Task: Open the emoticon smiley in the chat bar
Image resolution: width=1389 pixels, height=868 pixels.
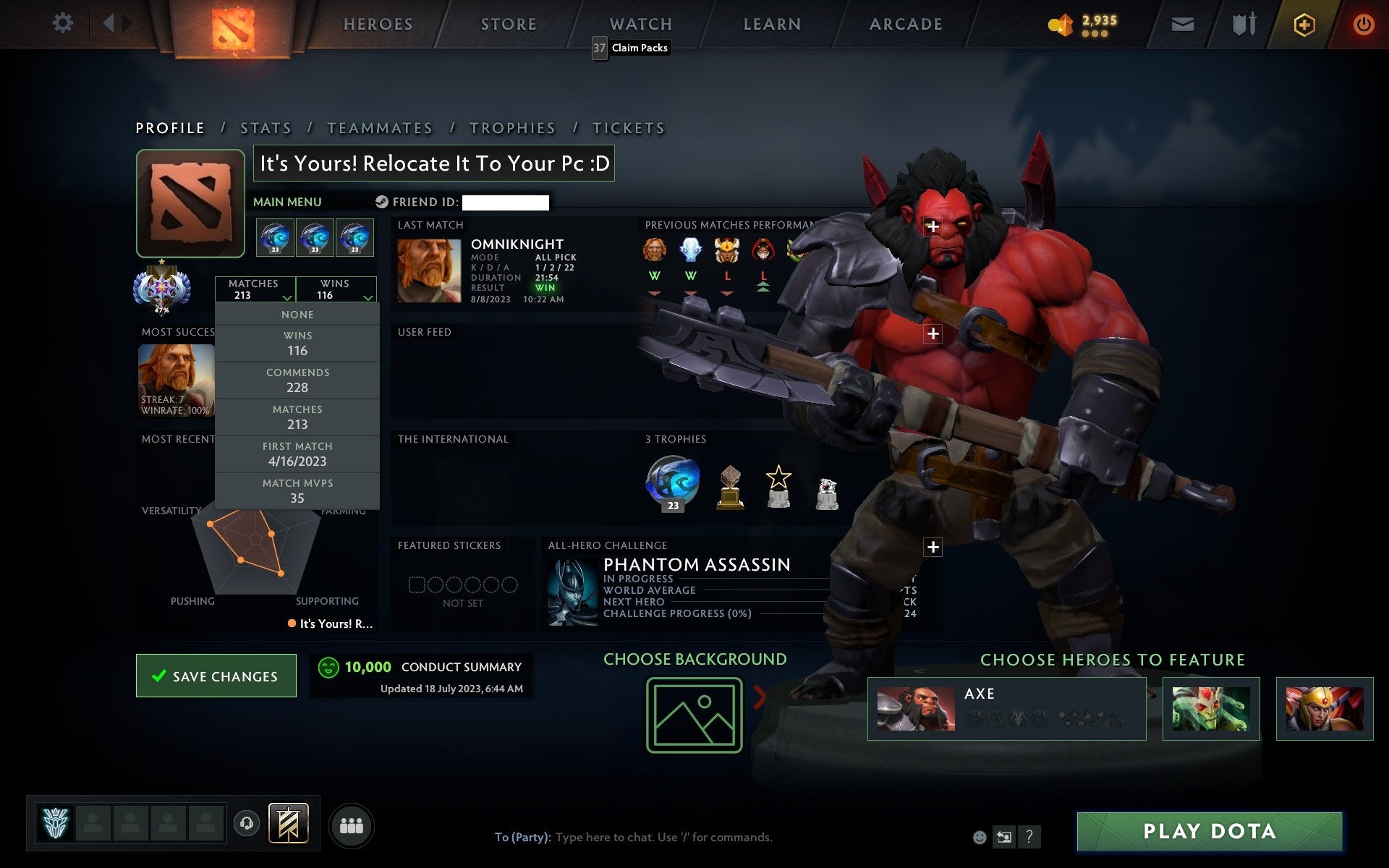Action: pyautogui.click(x=980, y=837)
